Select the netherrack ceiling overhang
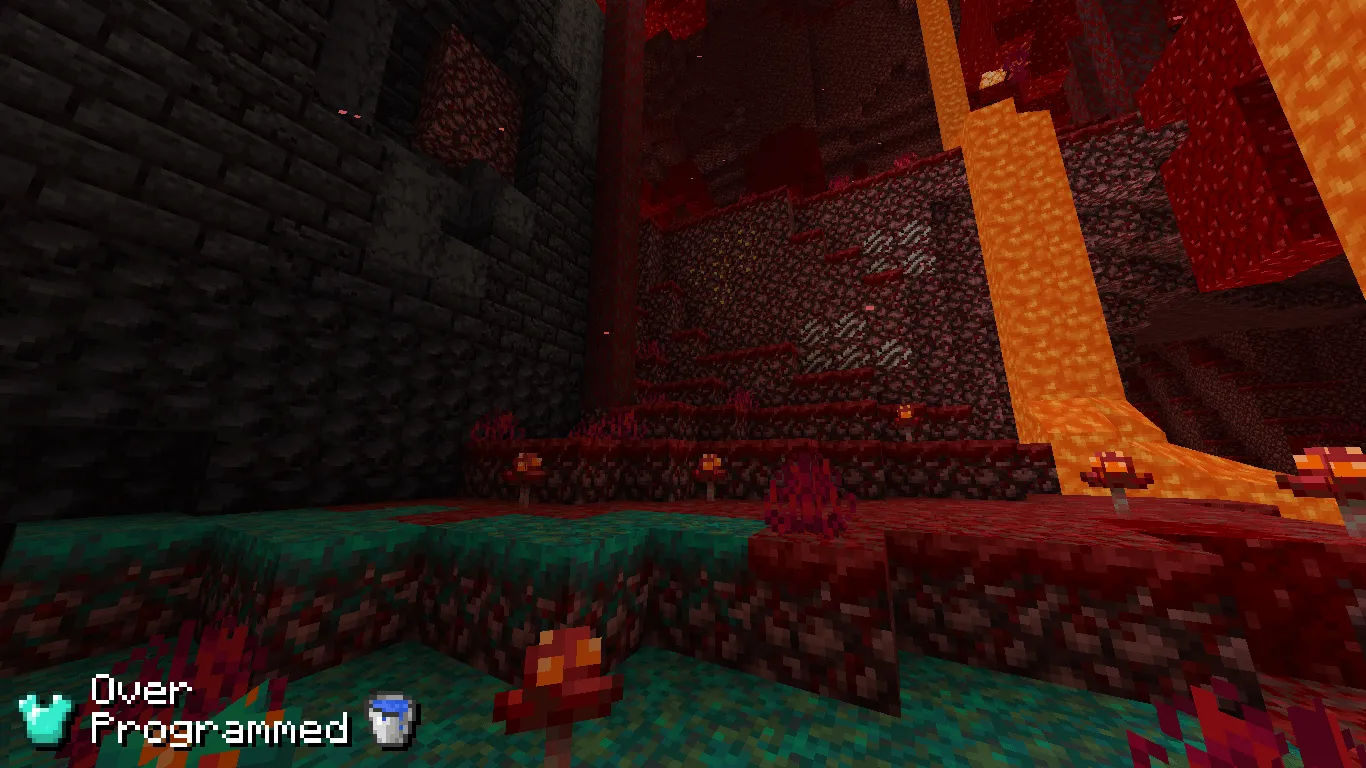 click(x=800, y=60)
